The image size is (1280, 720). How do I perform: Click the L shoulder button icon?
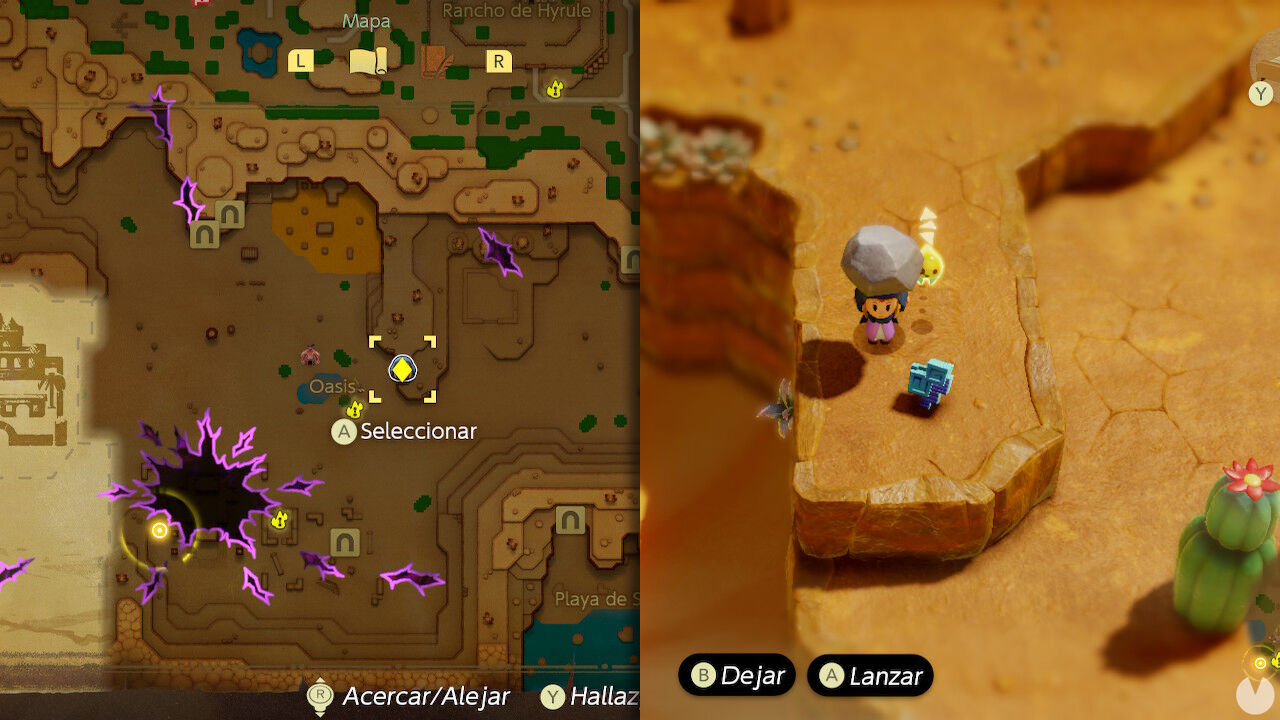tap(299, 60)
